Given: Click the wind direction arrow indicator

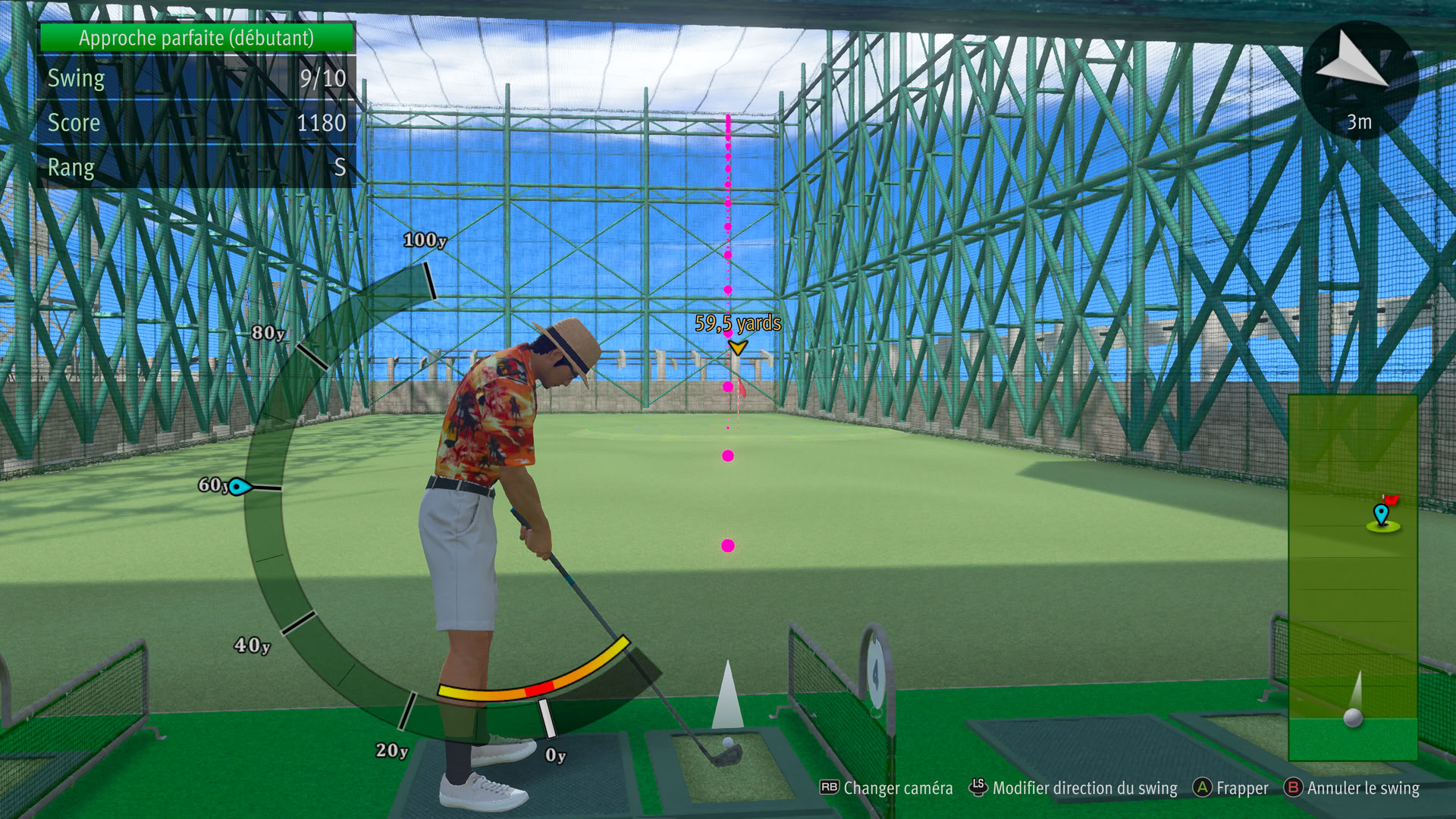Looking at the screenshot, I should click(1352, 61).
